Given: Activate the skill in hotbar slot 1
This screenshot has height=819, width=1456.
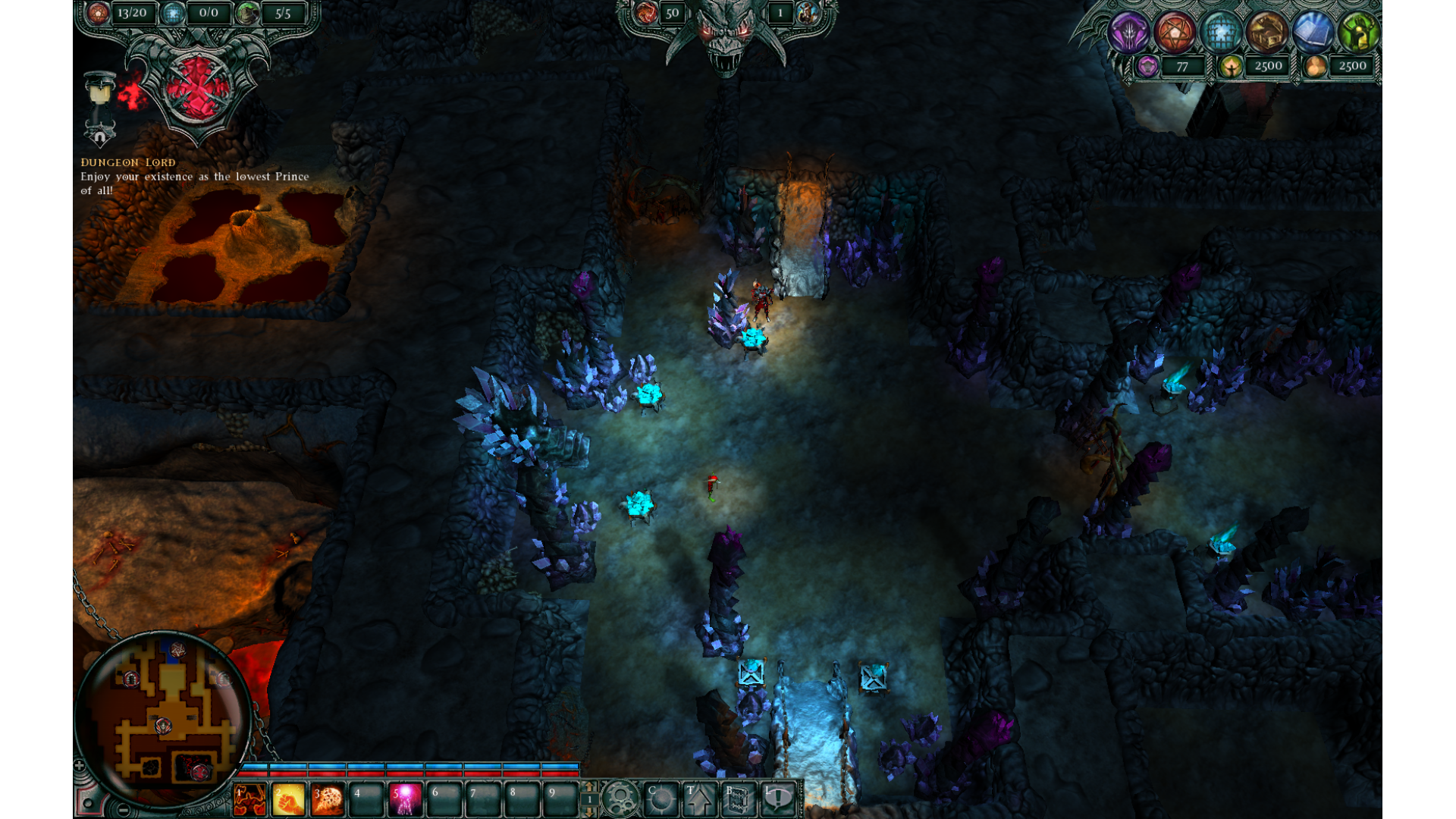Looking at the screenshot, I should 249,800.
